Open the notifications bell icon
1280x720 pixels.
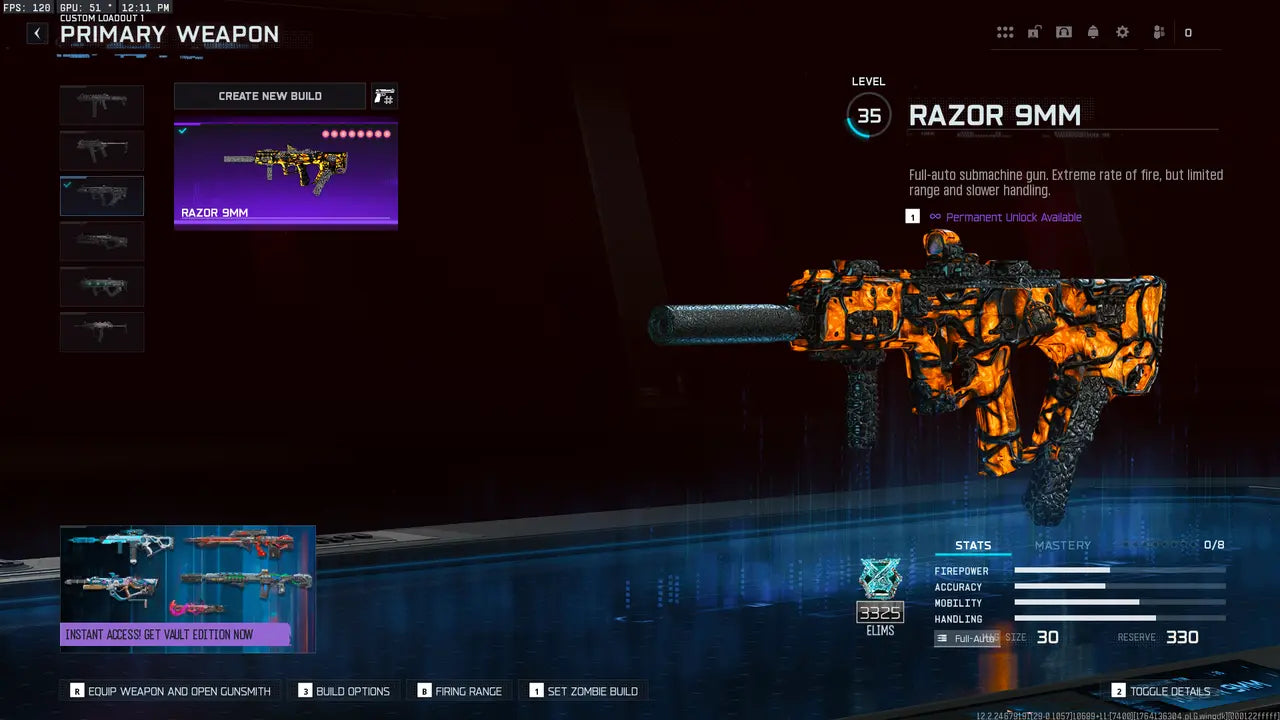pos(1093,31)
